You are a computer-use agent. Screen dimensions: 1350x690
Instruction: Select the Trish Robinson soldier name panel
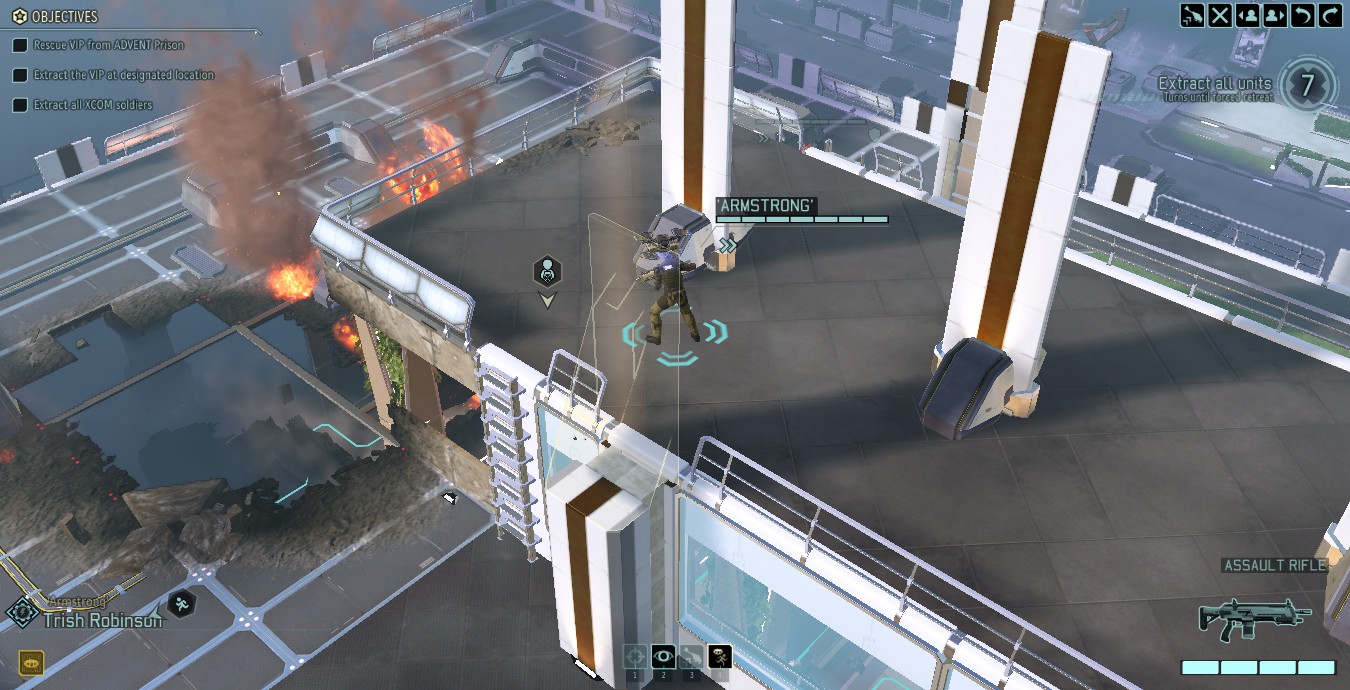102,620
